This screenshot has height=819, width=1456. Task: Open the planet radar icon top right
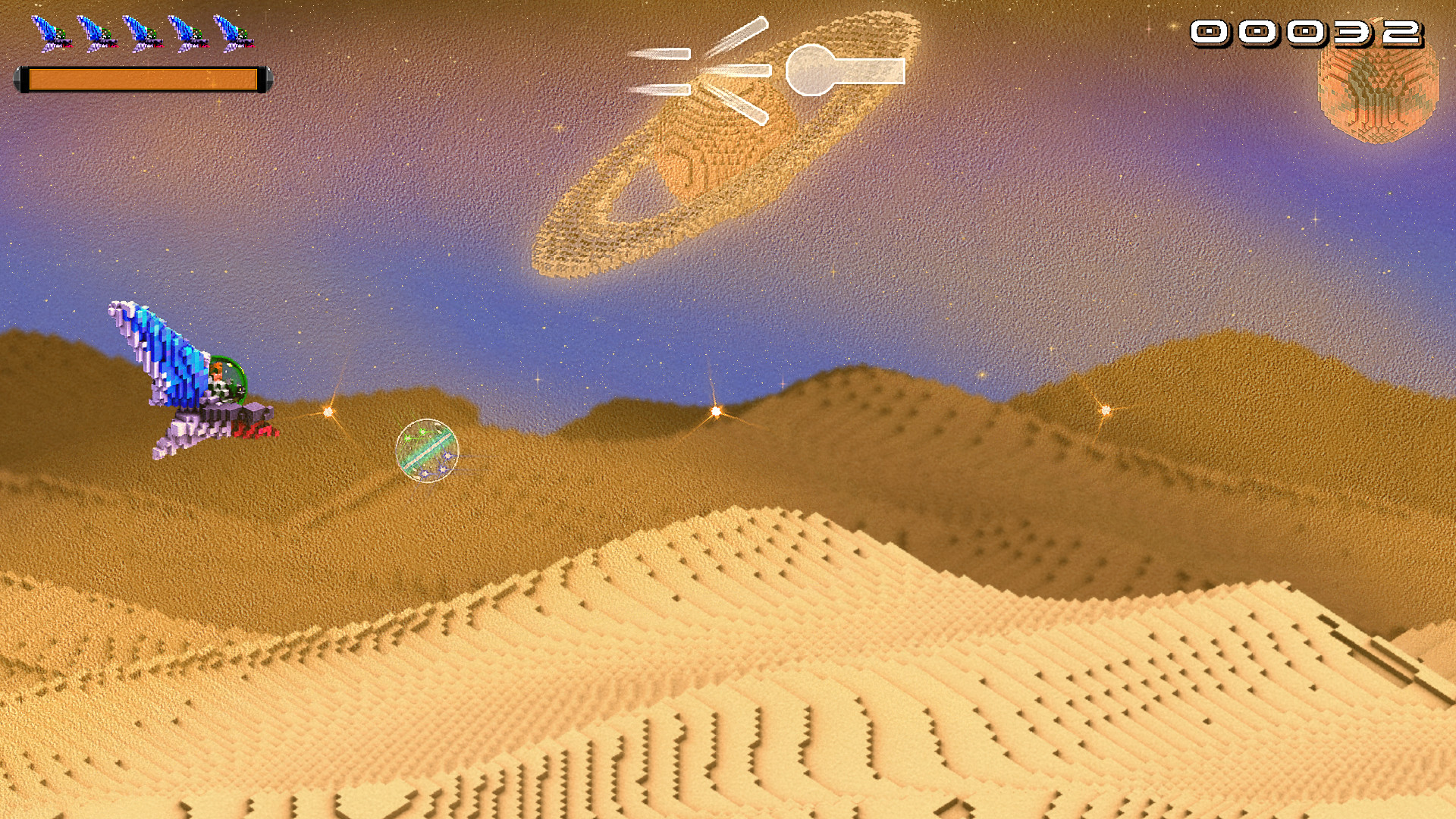click(1376, 87)
